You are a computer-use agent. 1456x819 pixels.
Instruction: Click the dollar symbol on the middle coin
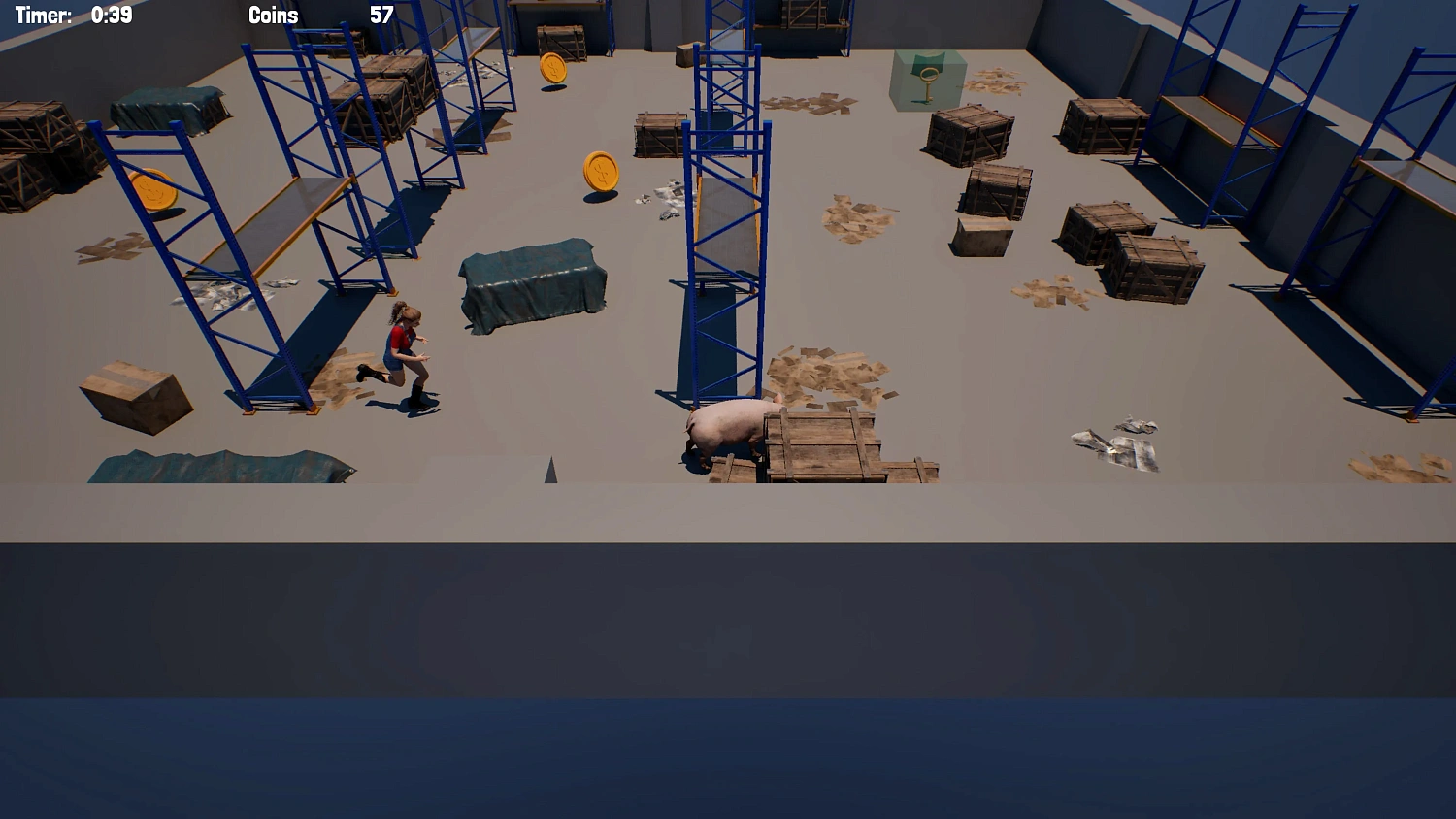point(602,175)
